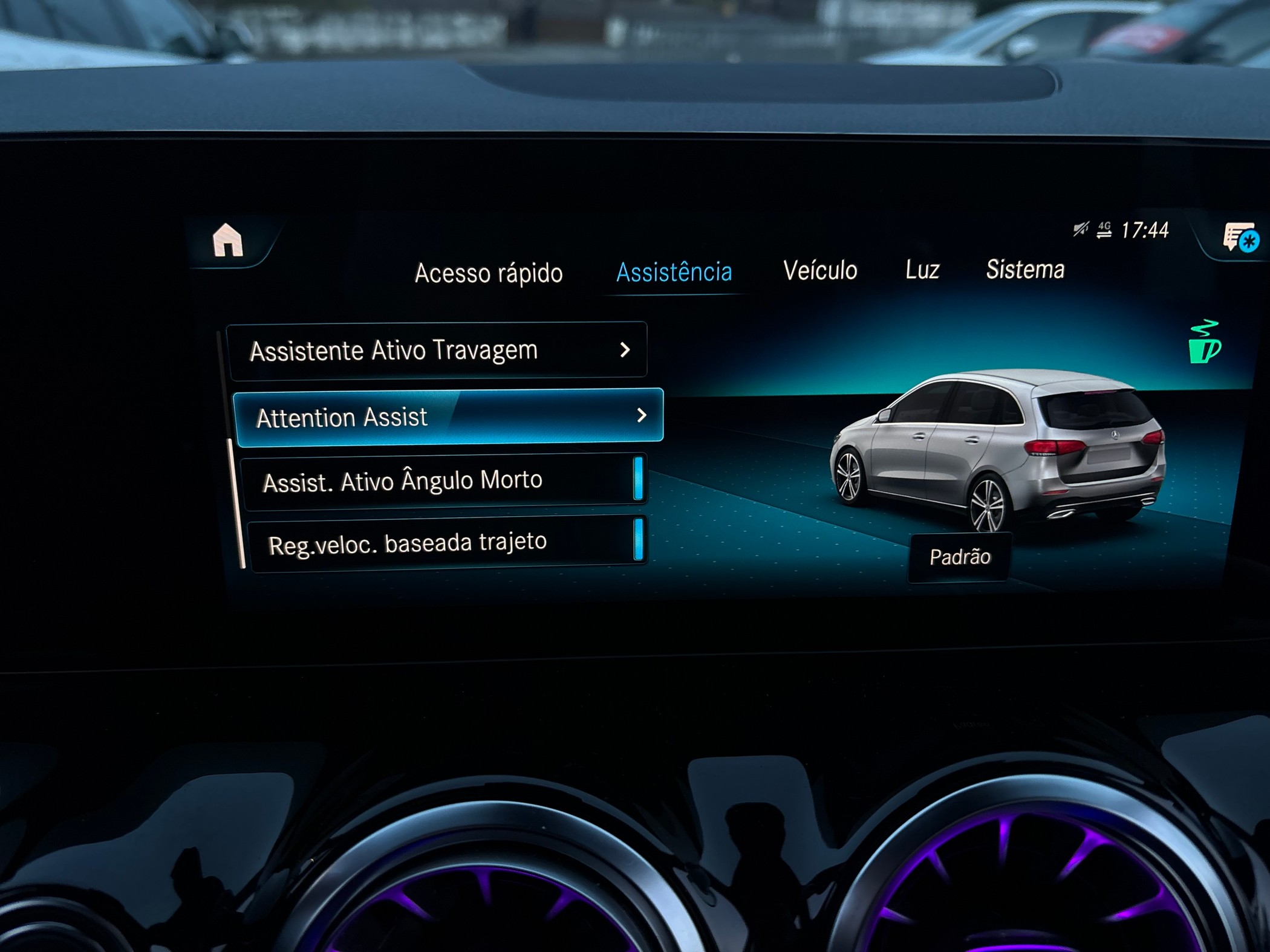Select the Assistência tab
This screenshot has width=1270, height=952.
[x=674, y=272]
